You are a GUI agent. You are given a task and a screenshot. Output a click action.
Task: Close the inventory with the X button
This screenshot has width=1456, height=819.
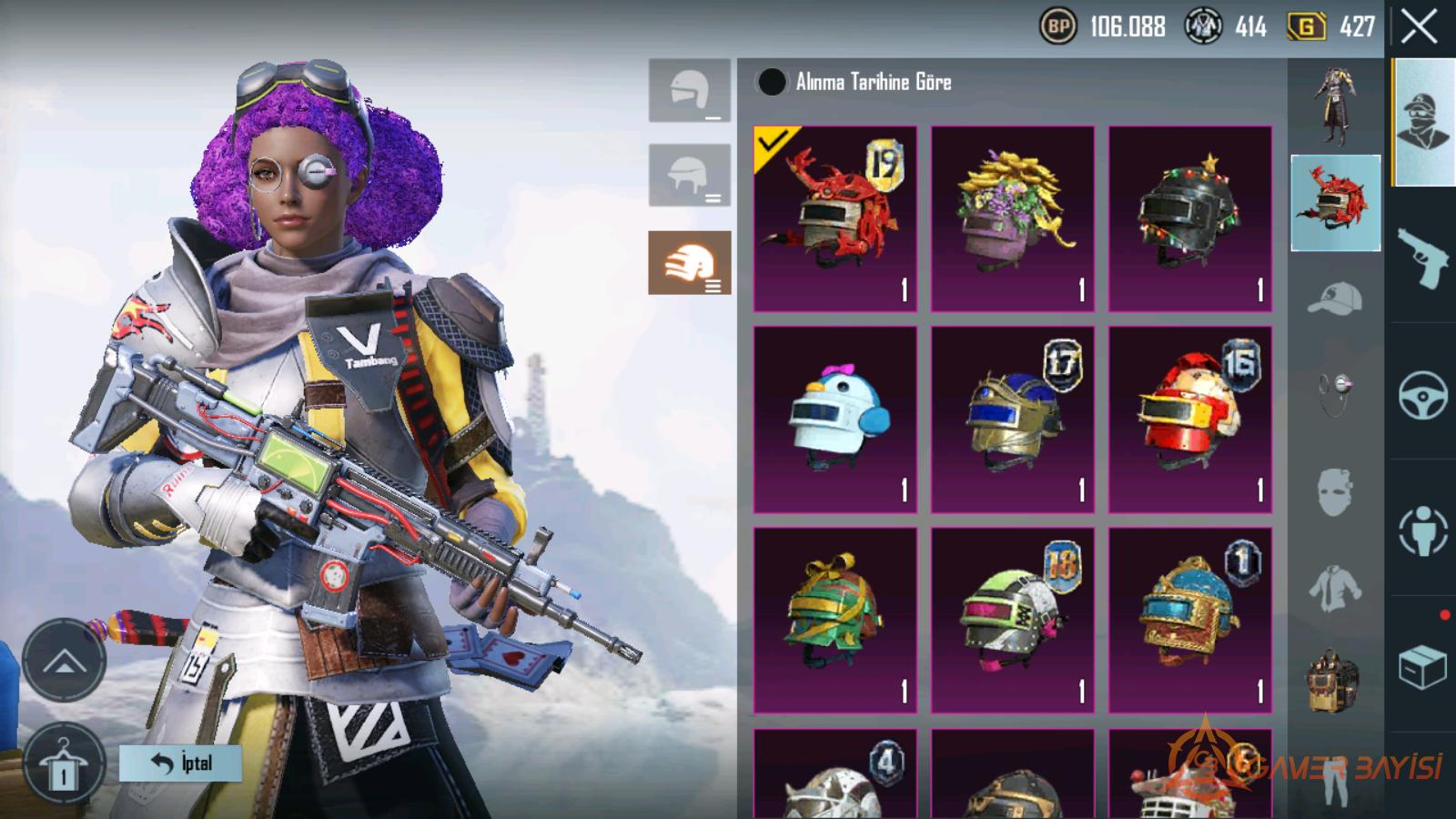(1419, 27)
